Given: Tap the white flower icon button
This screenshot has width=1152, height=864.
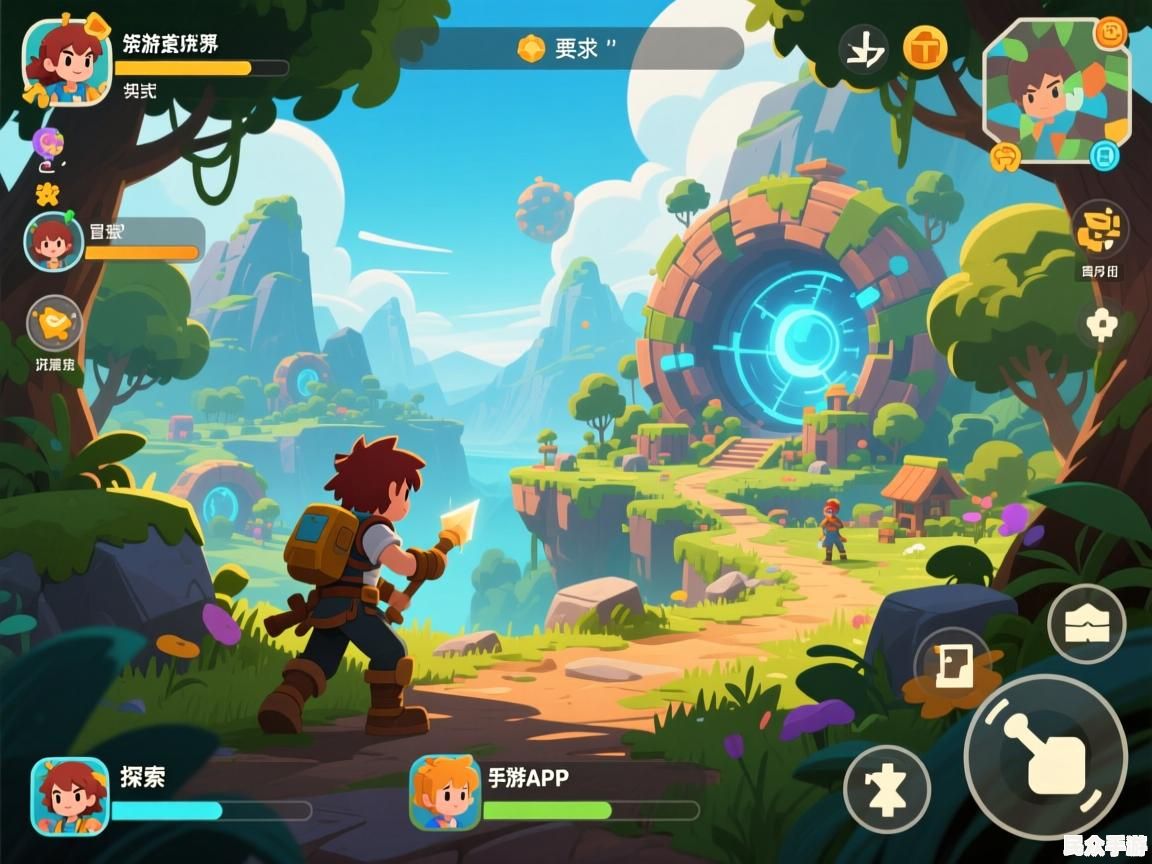Looking at the screenshot, I should point(1101,325).
